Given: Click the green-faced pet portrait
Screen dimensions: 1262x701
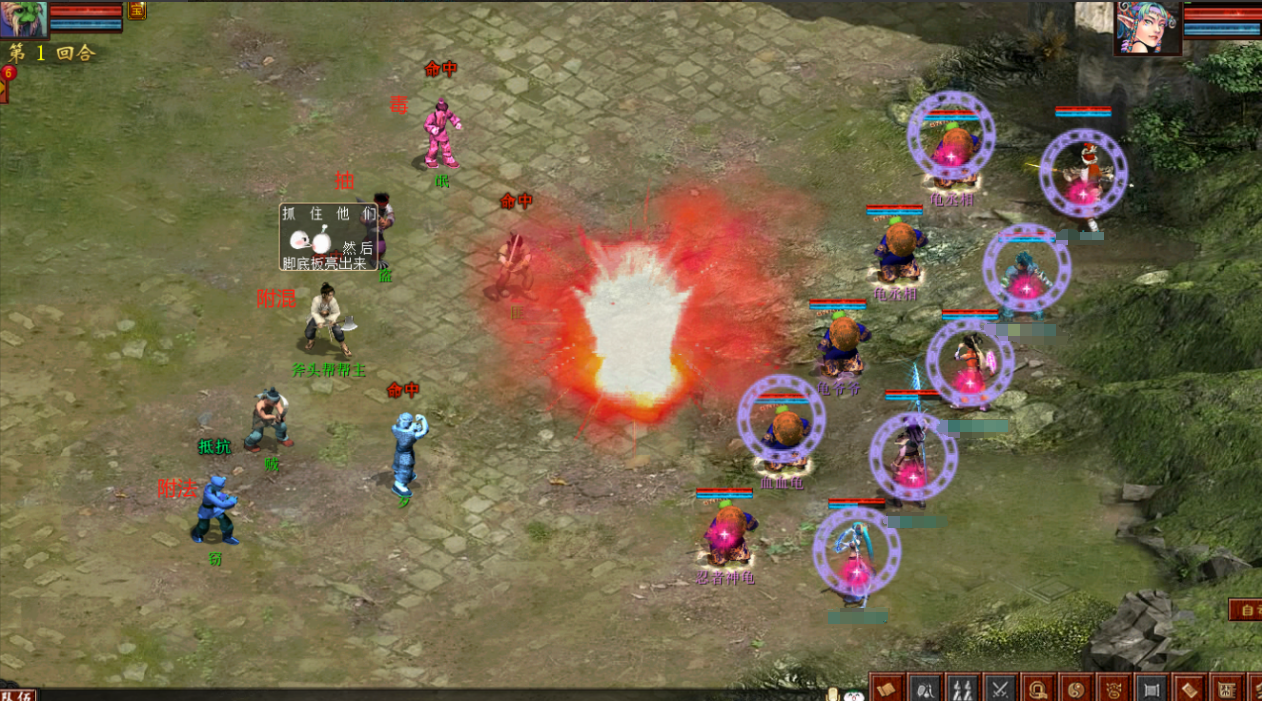Looking at the screenshot, I should [x=23, y=18].
